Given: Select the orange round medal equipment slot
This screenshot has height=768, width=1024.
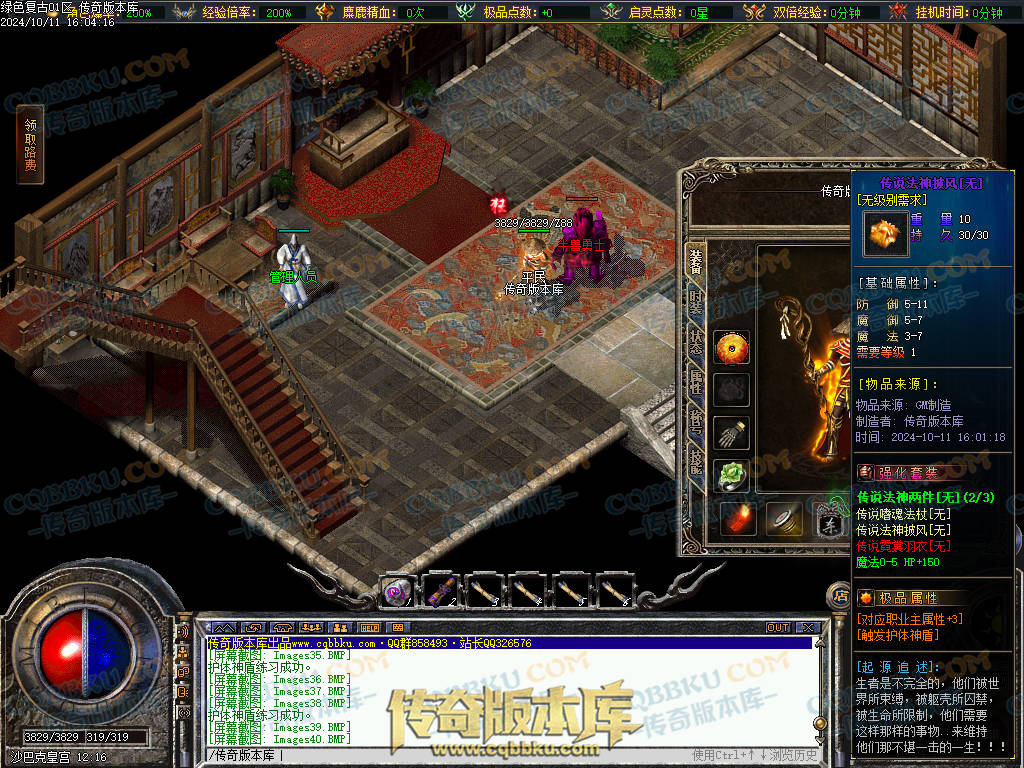Looking at the screenshot, I should click(732, 348).
